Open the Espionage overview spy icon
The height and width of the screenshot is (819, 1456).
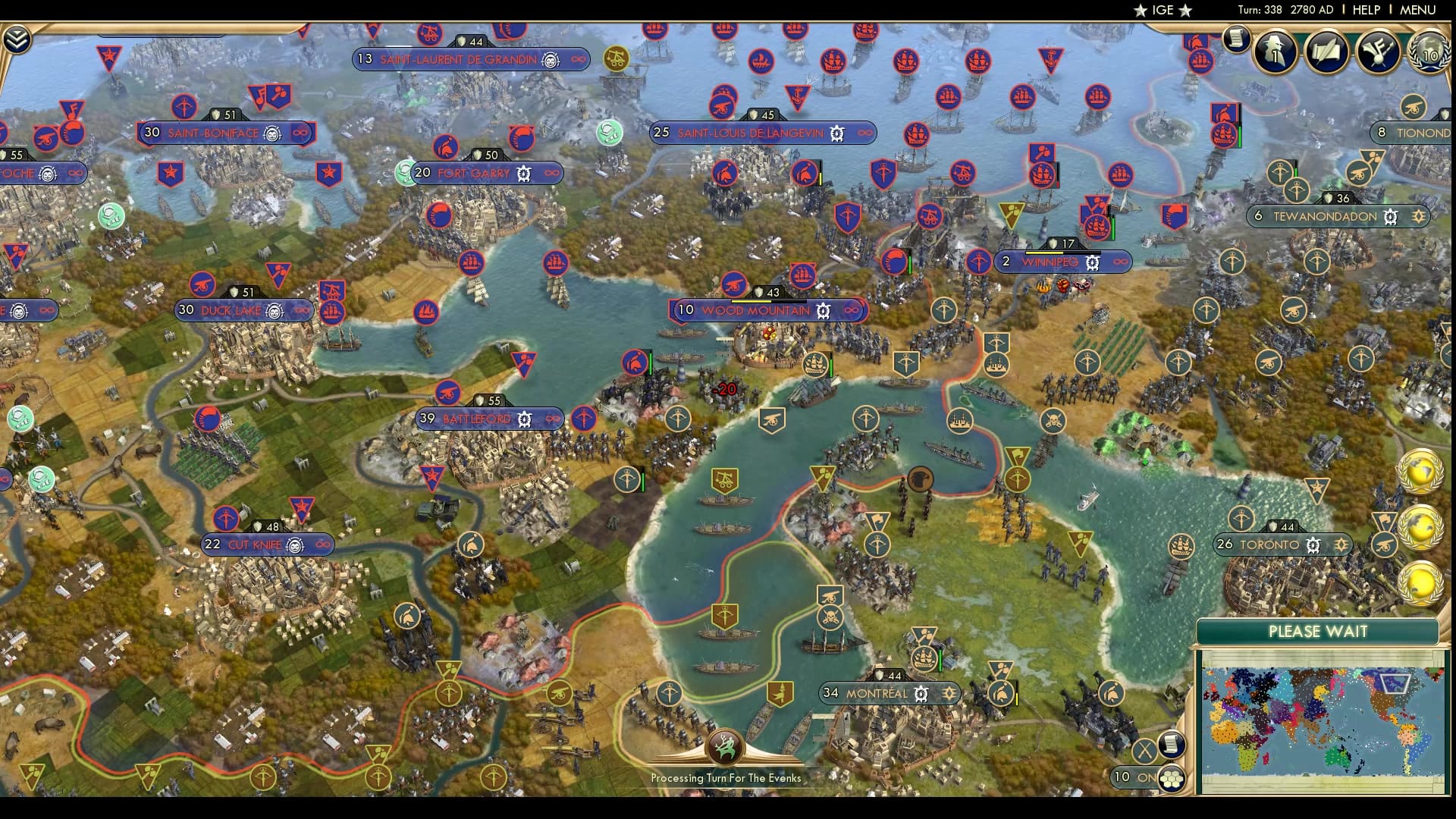[x=1274, y=53]
